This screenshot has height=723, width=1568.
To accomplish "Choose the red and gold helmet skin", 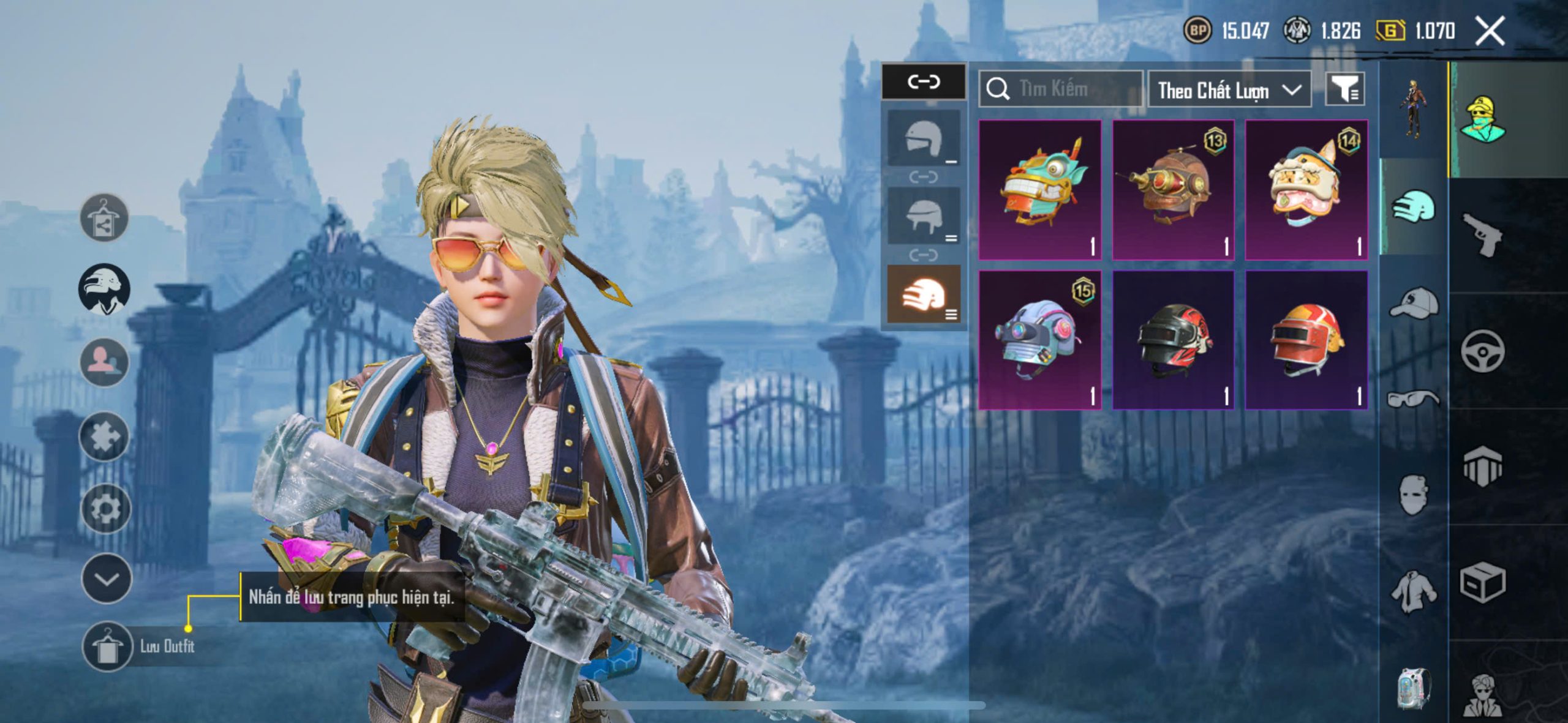I will [1306, 340].
